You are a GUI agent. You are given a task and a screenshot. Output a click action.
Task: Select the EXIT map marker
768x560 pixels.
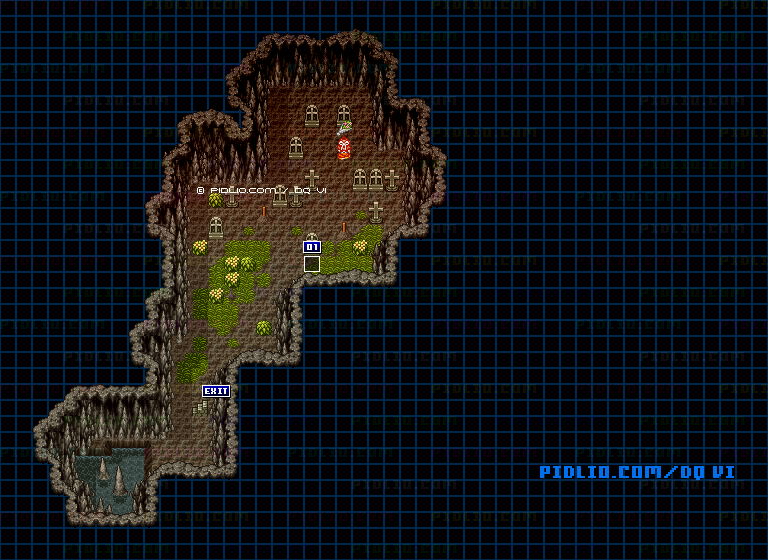click(x=216, y=391)
